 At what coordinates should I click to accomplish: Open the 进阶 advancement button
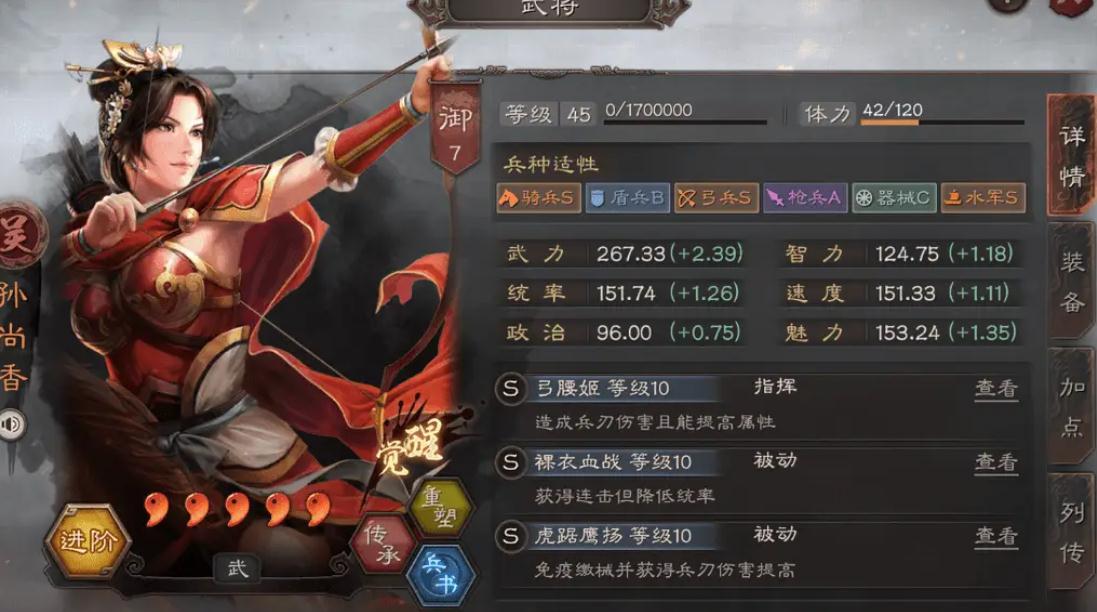87,542
